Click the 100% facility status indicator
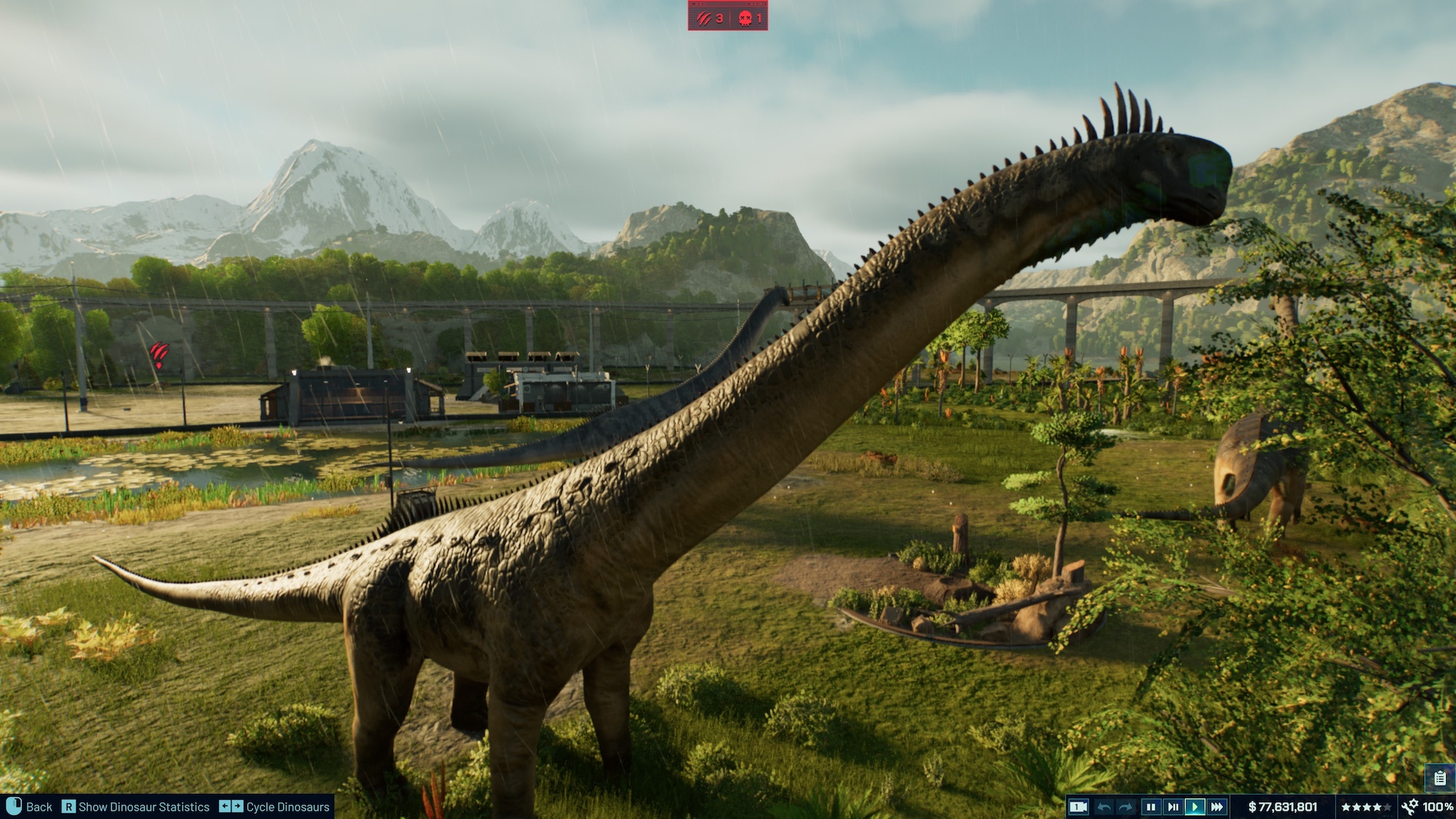 pyautogui.click(x=1438, y=806)
